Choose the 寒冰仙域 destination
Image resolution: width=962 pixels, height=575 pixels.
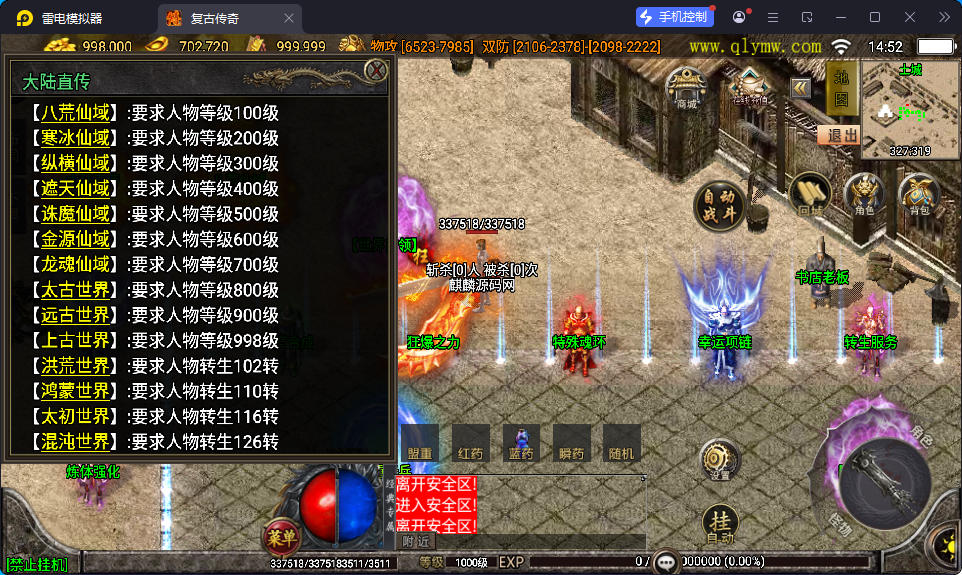75,138
